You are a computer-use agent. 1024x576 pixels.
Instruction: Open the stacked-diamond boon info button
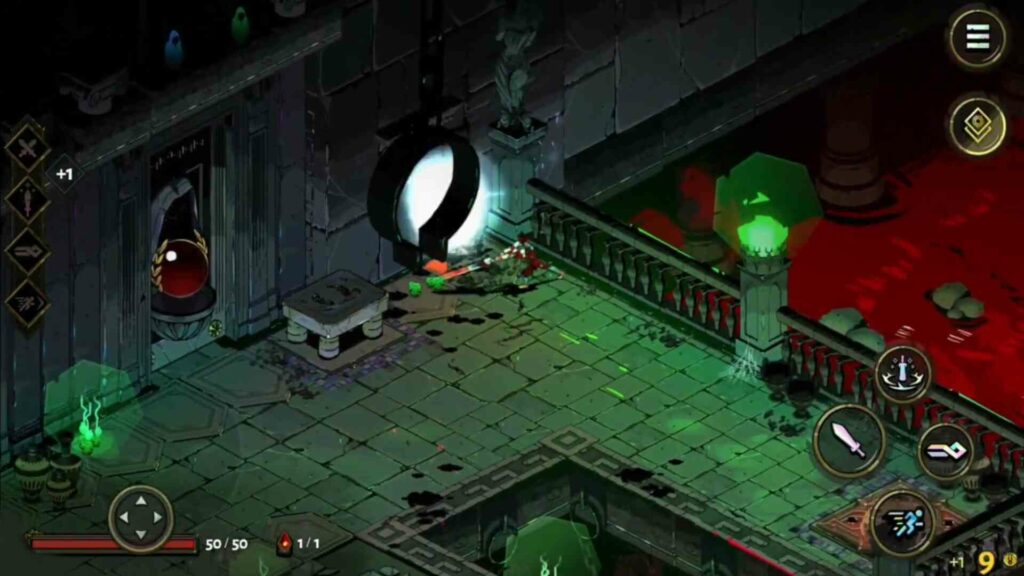click(977, 126)
